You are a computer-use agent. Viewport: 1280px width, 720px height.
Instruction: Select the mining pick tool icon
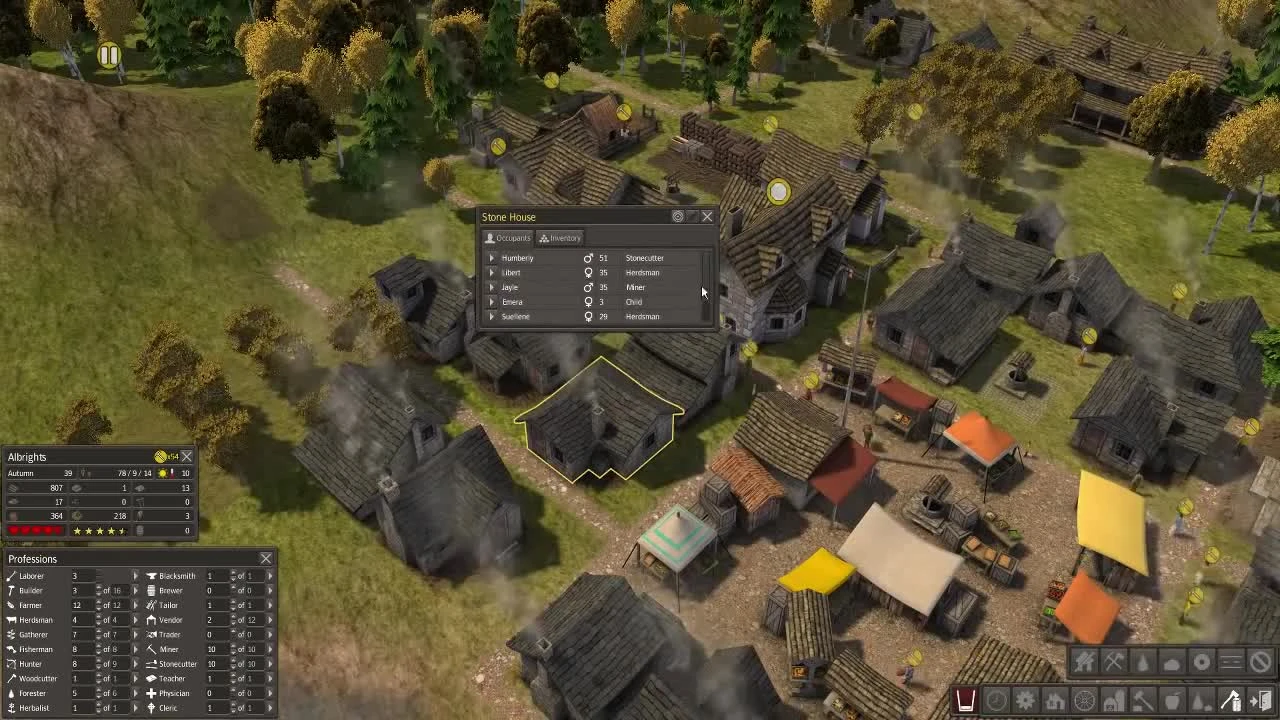tap(1114, 662)
